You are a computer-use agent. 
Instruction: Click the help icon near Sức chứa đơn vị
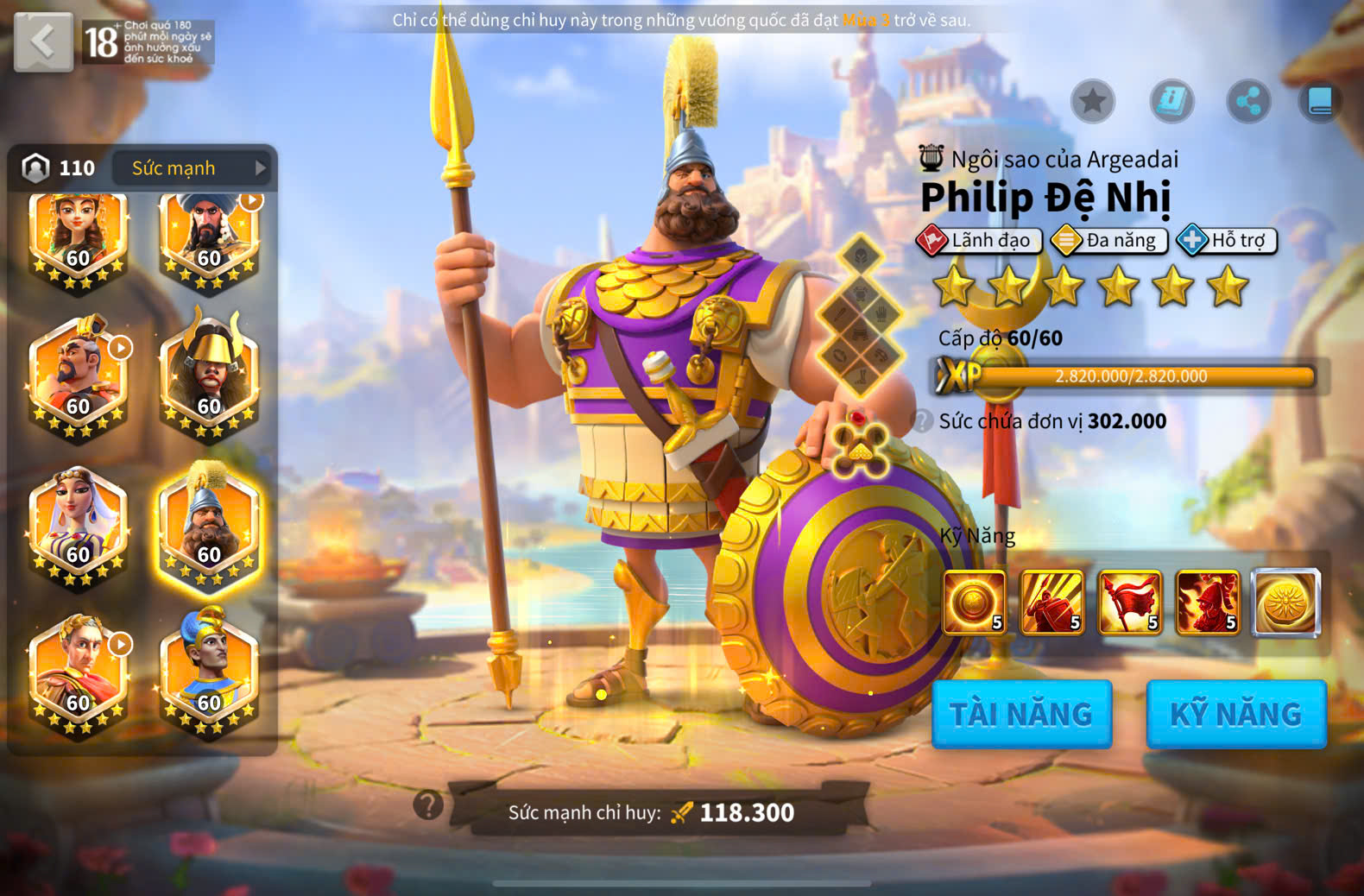924,421
